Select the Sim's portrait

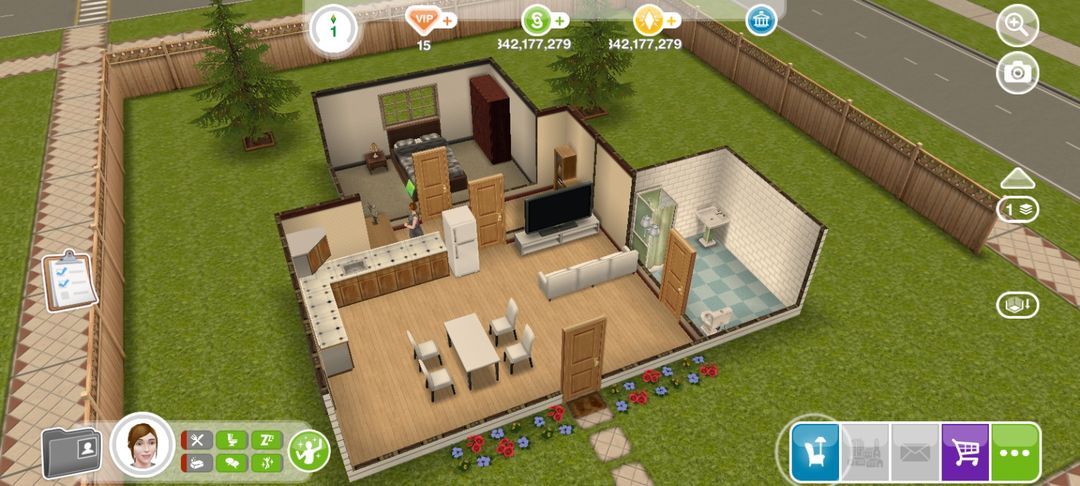tap(142, 446)
